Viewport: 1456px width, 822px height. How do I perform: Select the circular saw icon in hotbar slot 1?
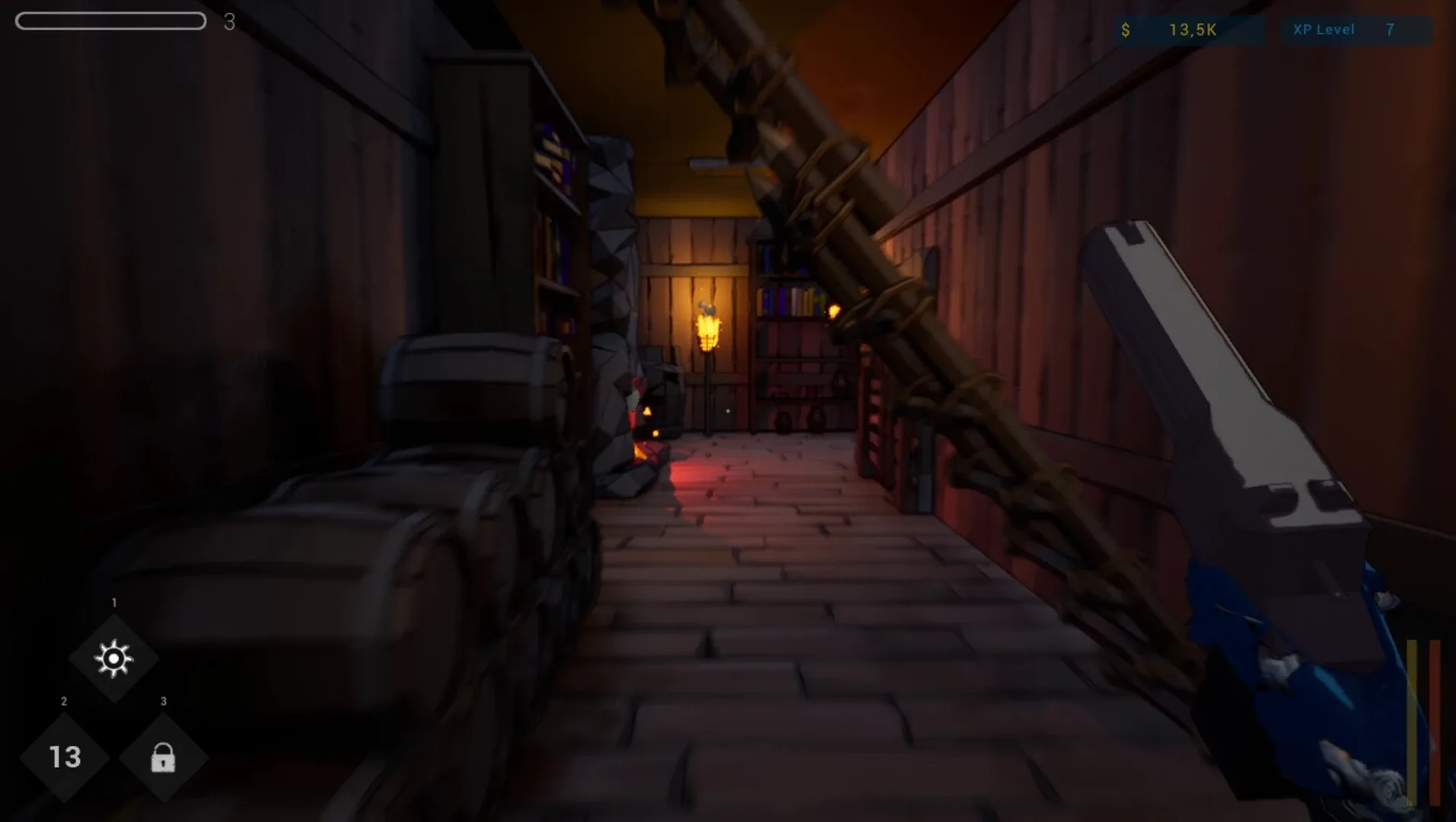[x=113, y=659]
